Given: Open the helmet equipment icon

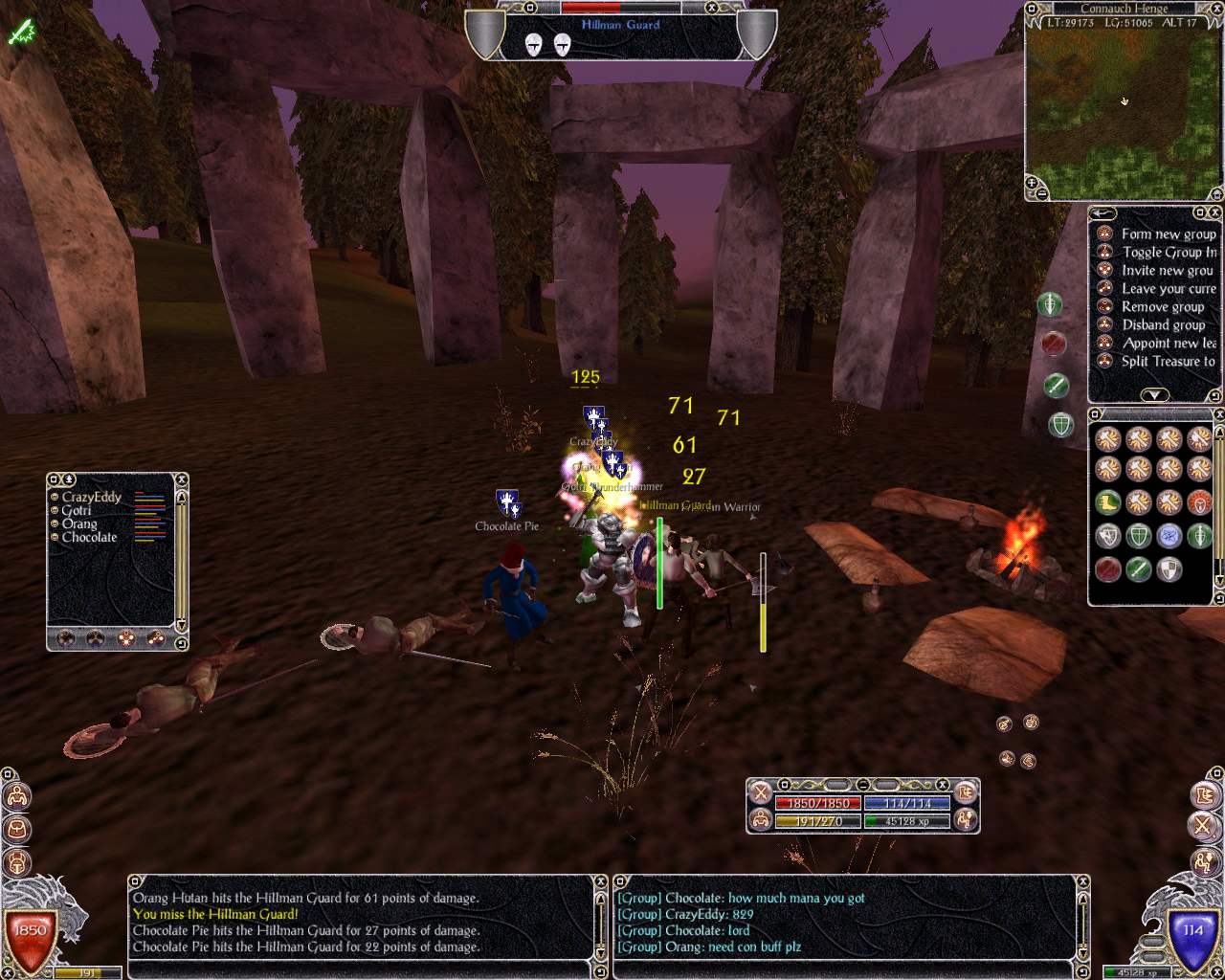Looking at the screenshot, I should (x=16, y=861).
